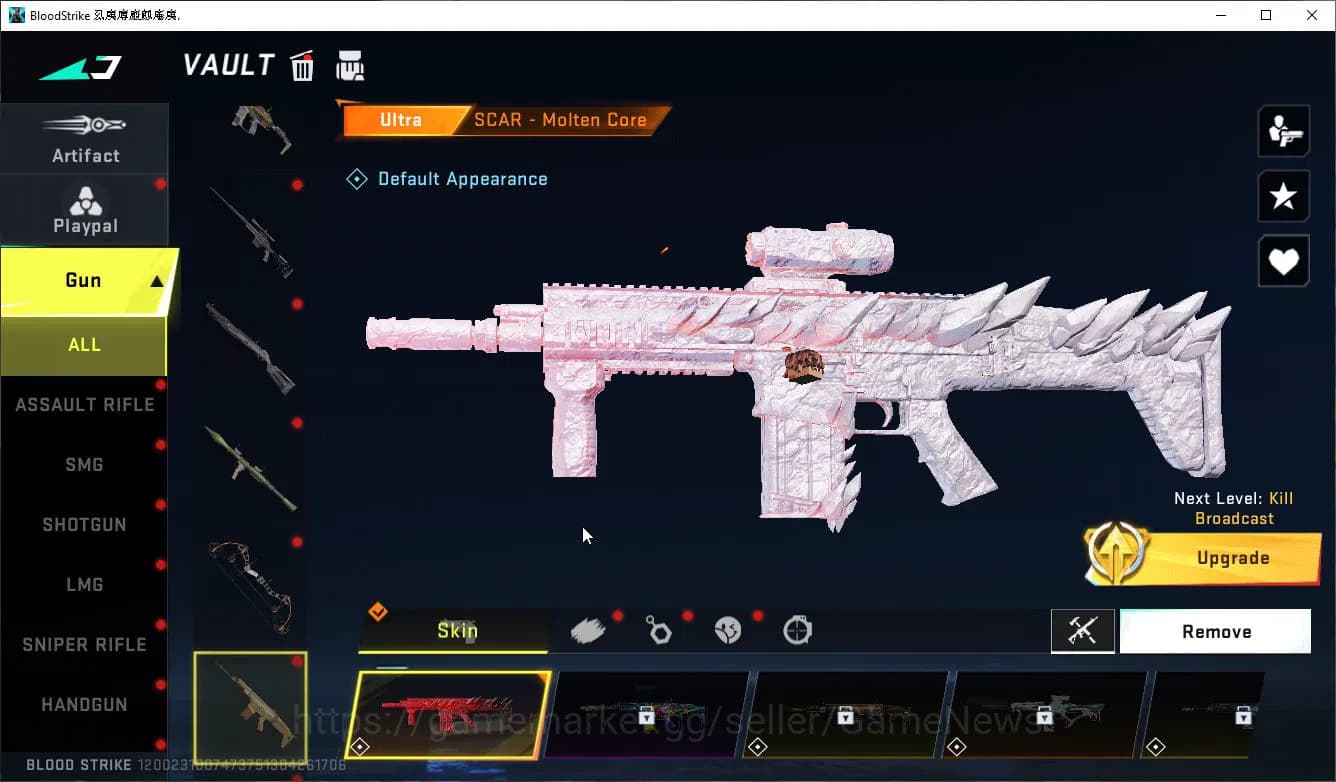Screen dimensions: 1336x782
Task: Select the sticker emoji customization icon
Action: 728,630
